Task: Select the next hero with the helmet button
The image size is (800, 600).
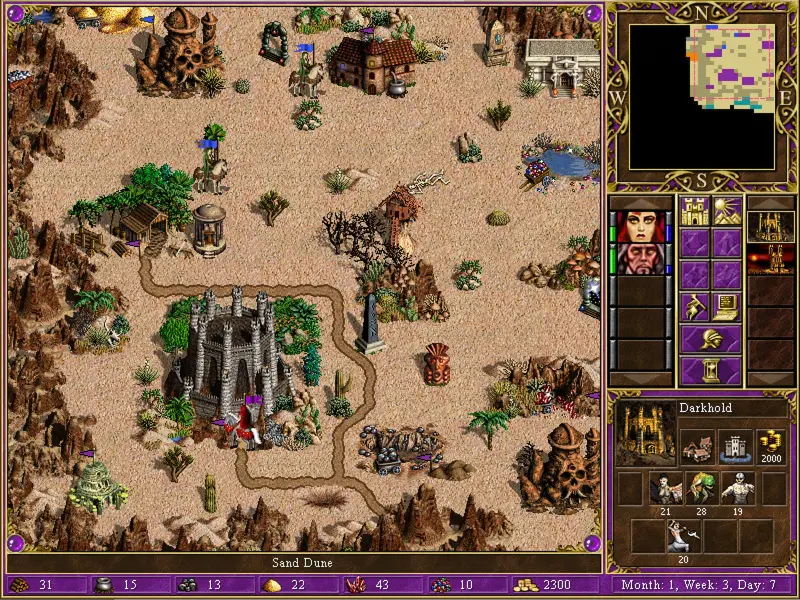Action: click(711, 338)
